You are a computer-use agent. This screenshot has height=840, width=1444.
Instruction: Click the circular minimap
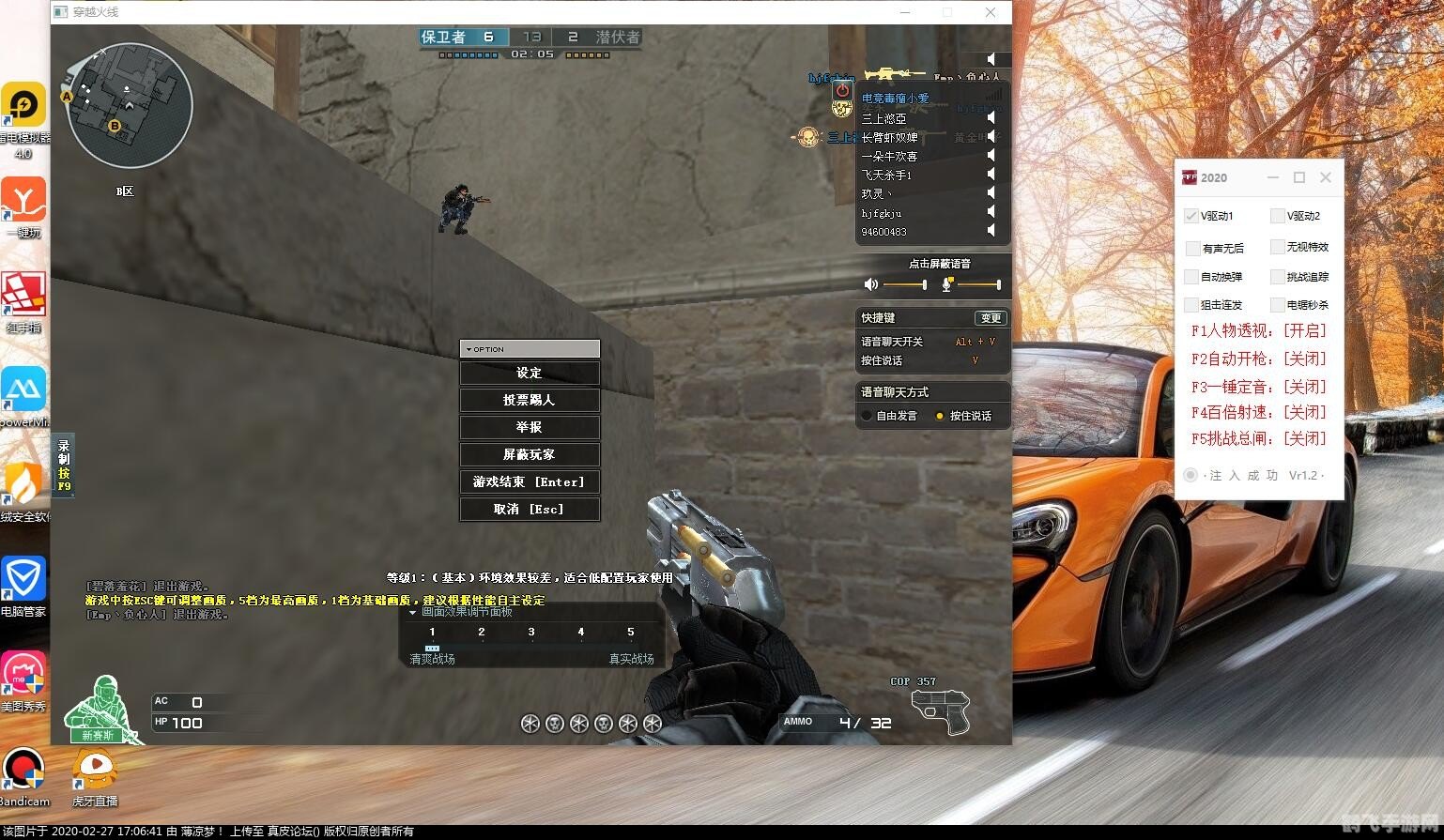pos(129,105)
